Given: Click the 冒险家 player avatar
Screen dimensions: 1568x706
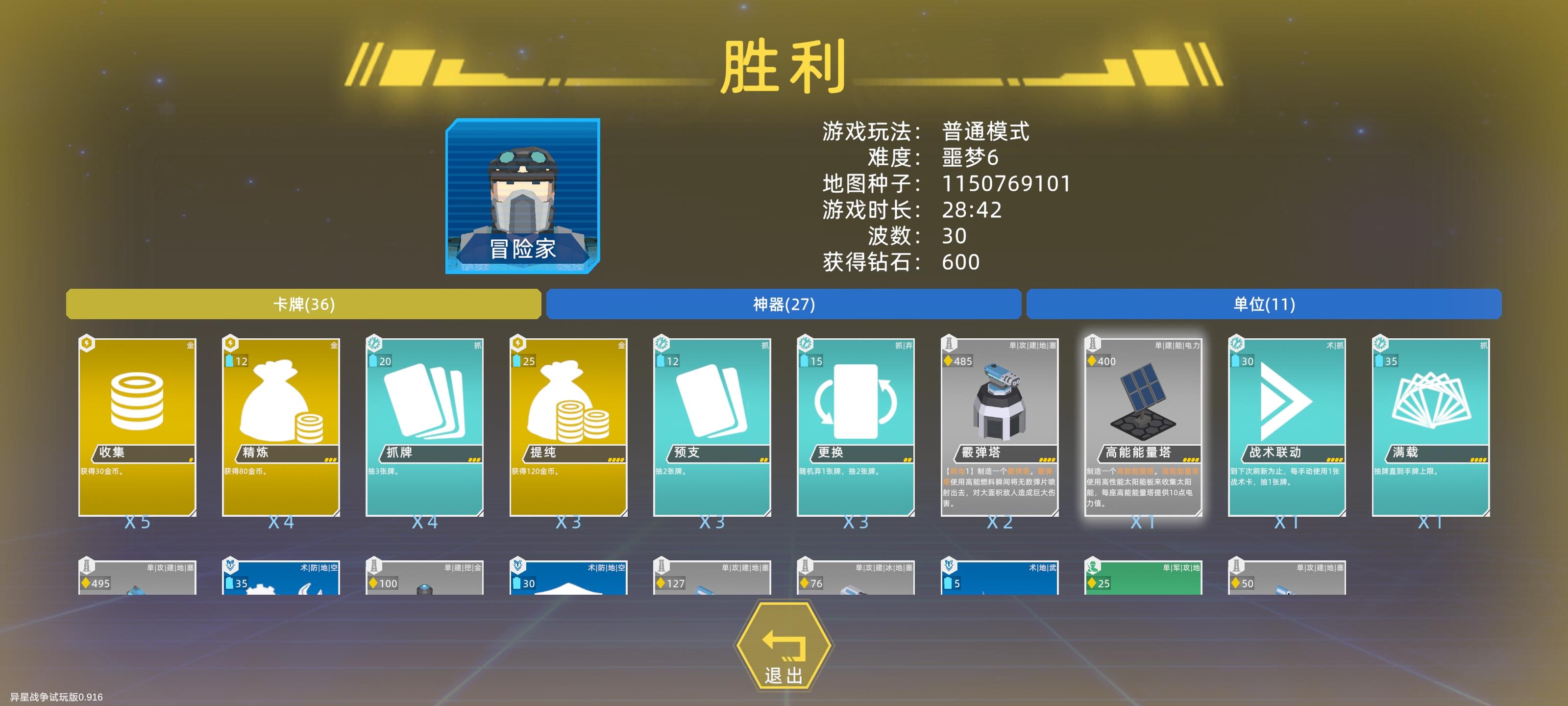Looking at the screenshot, I should click(523, 195).
